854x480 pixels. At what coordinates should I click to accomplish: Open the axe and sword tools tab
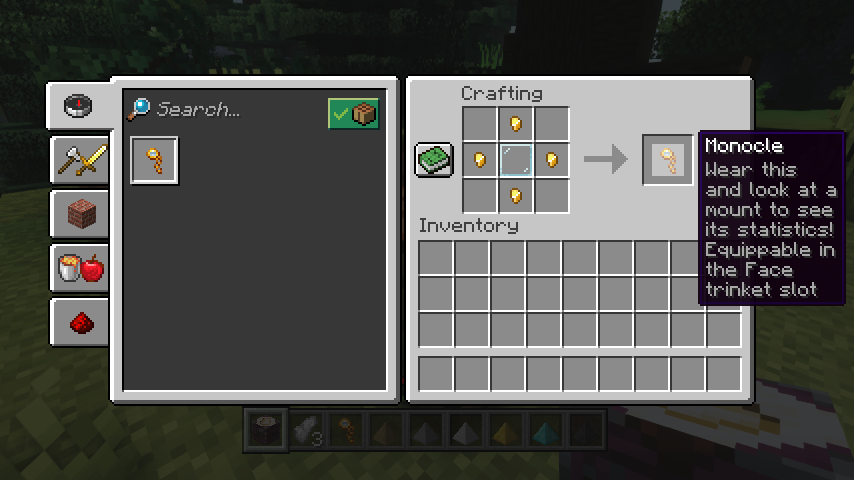(81, 158)
